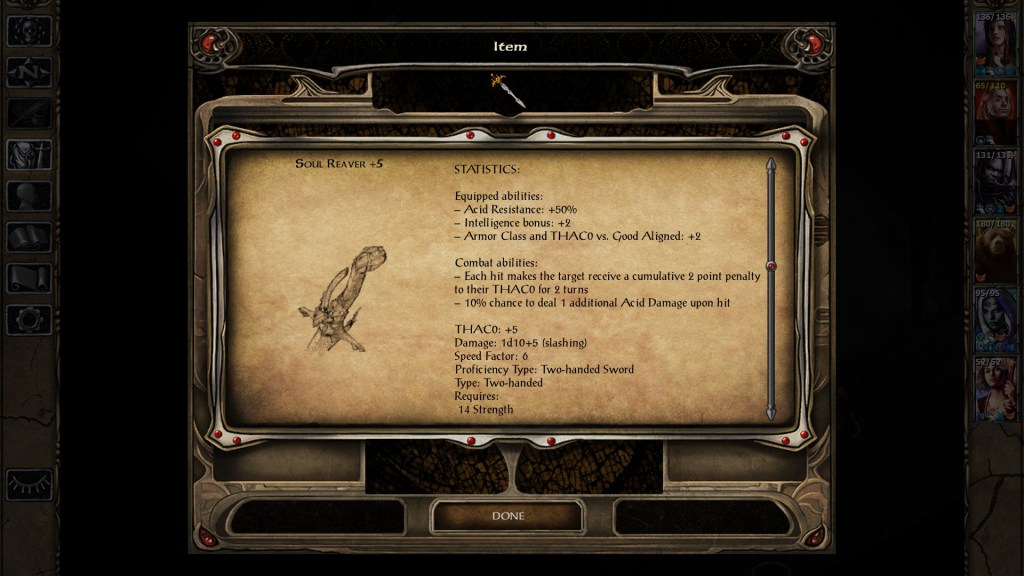
Task: Open the options gear in sidebar
Action: pos(29,319)
